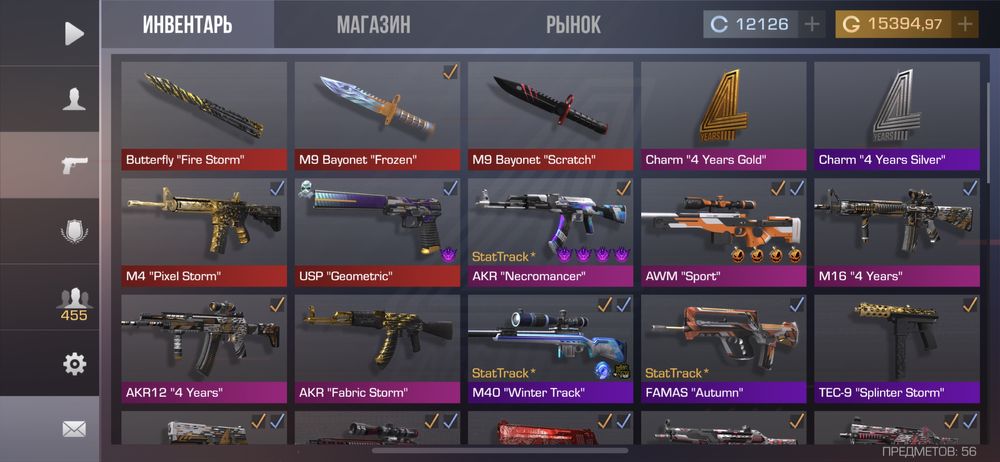Choose the M9 Bayonet "Frozen" item

point(376,115)
